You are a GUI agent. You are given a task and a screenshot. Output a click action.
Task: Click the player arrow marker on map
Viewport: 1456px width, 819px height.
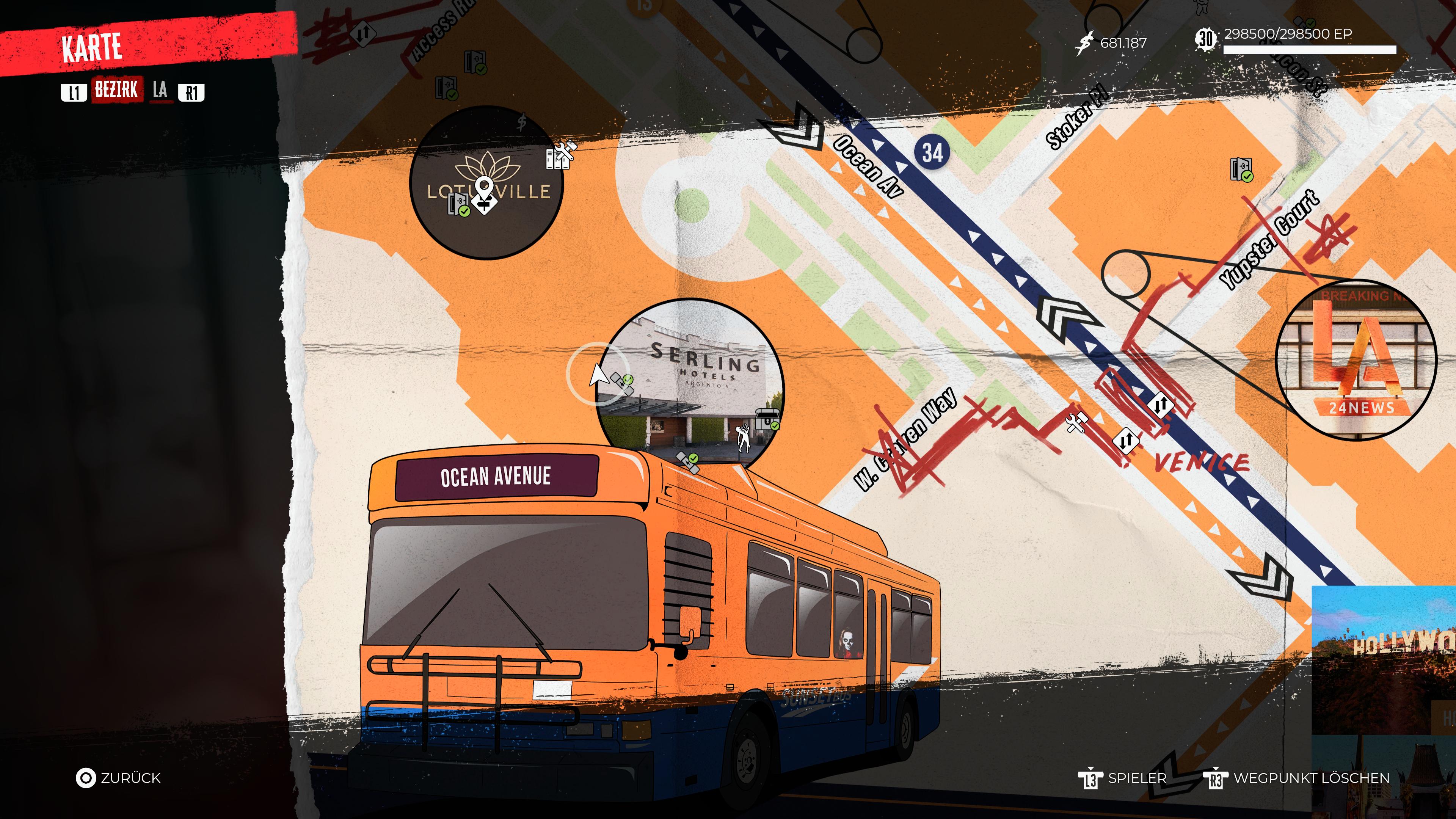[x=597, y=374]
